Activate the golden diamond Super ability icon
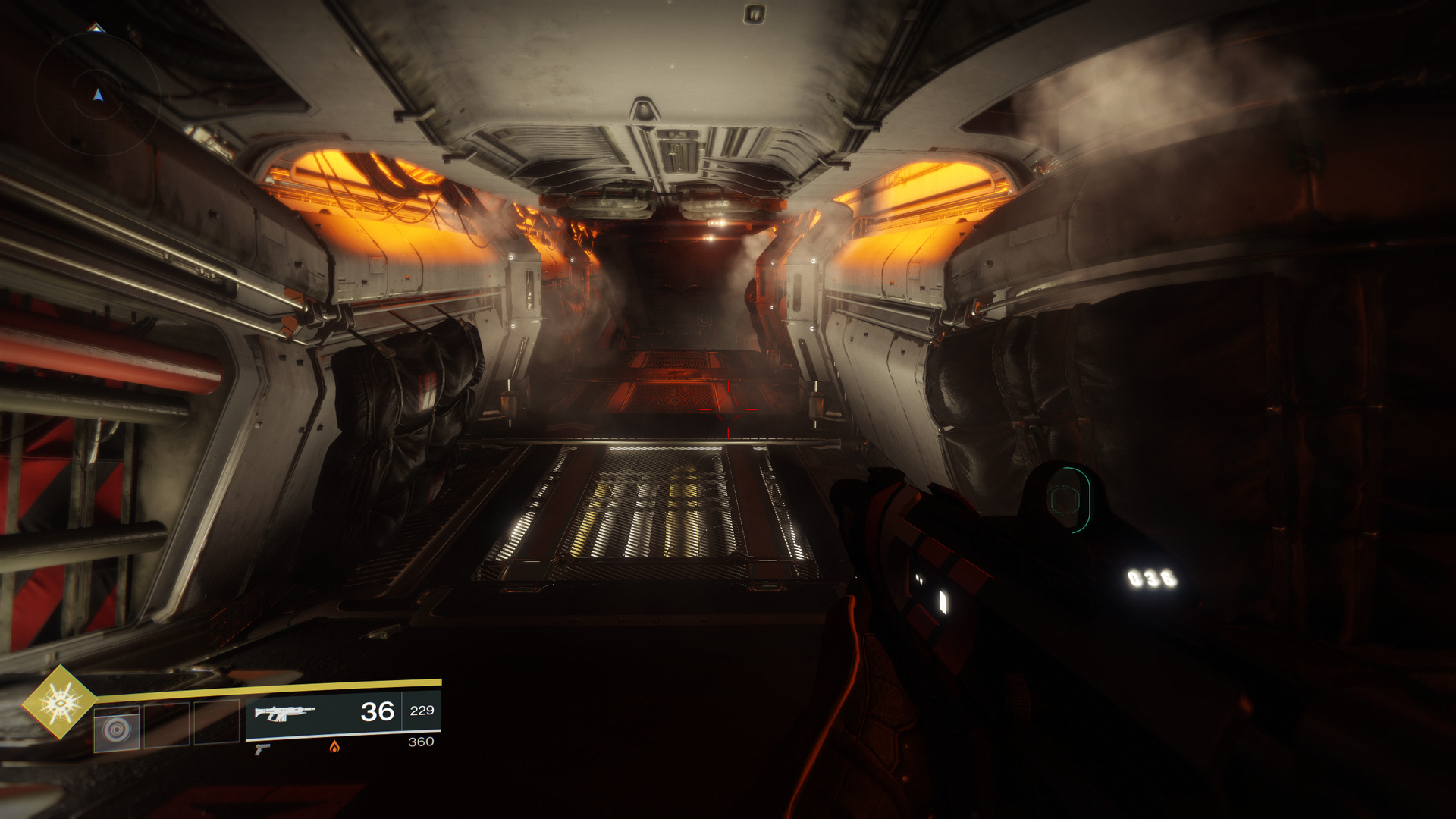The image size is (1456, 819). pos(60,702)
